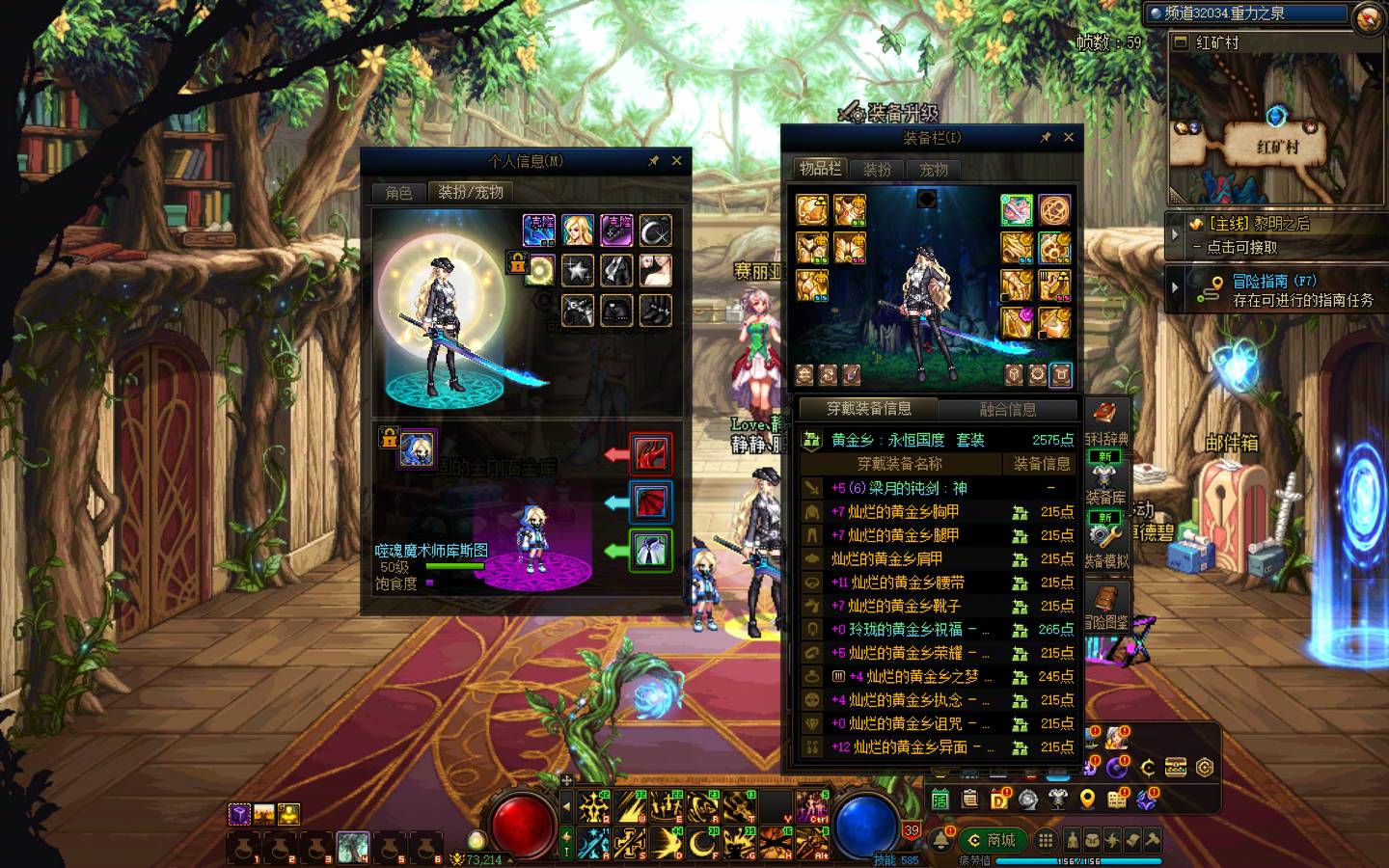The width and height of the screenshot is (1389, 868).
Task: Open the 物品栏 tab
Action: 820,169
